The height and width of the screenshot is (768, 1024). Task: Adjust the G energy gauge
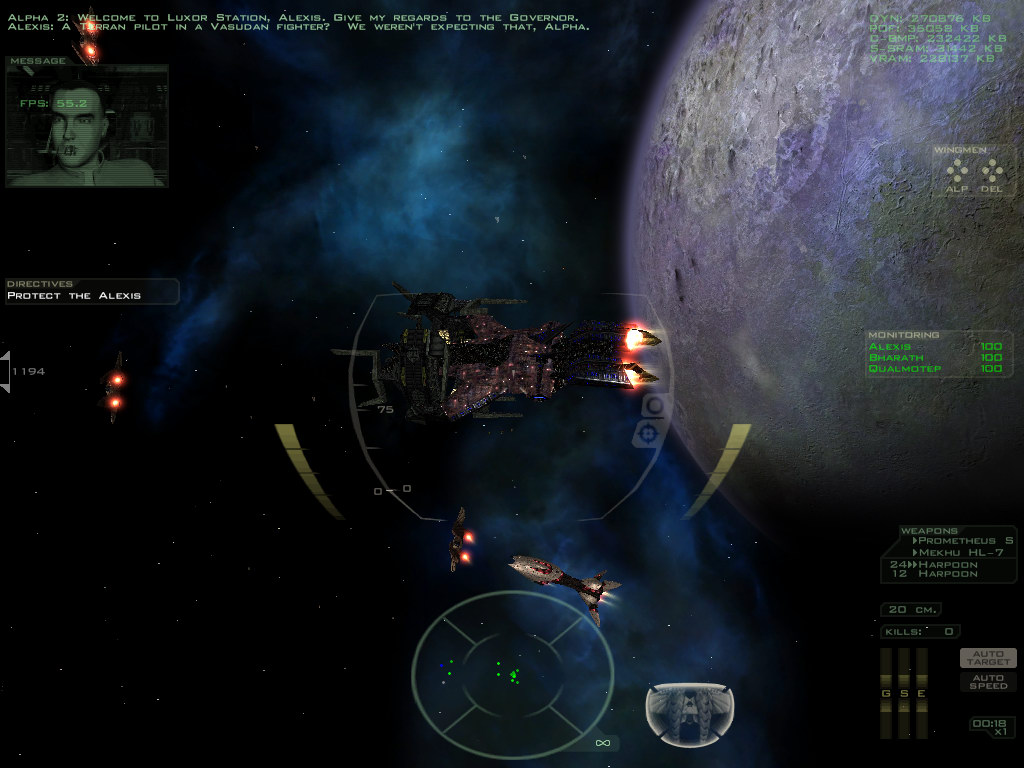point(885,692)
